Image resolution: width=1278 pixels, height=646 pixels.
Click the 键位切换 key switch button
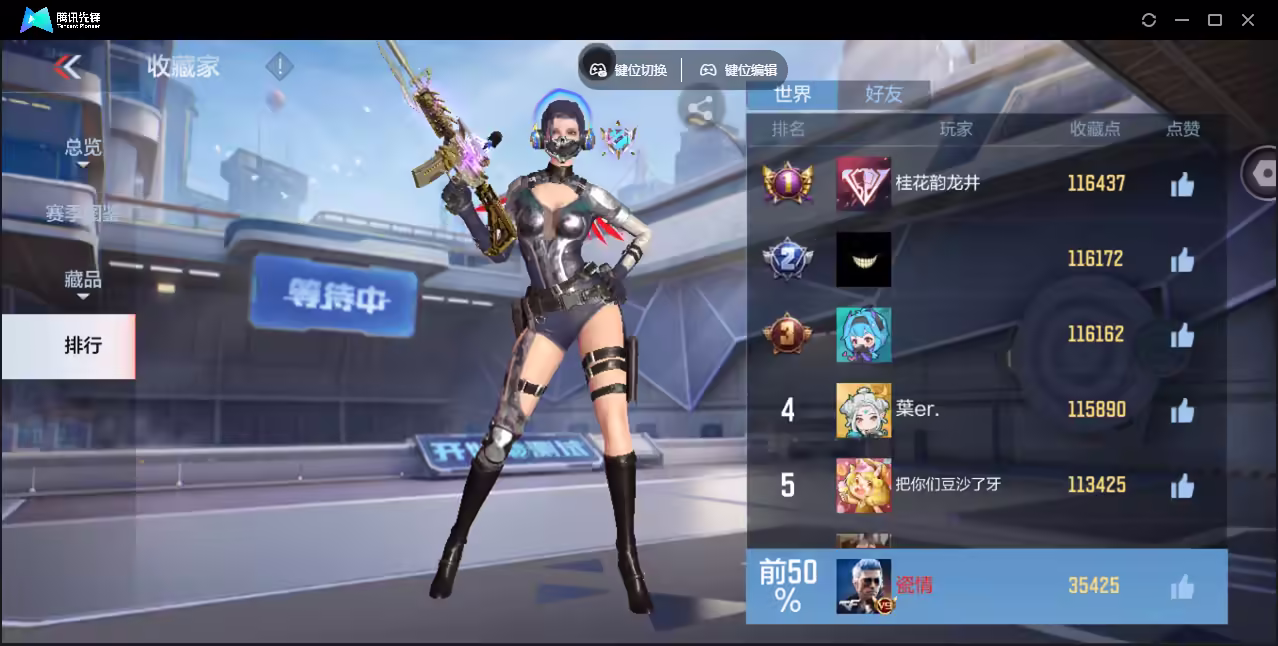pos(628,70)
